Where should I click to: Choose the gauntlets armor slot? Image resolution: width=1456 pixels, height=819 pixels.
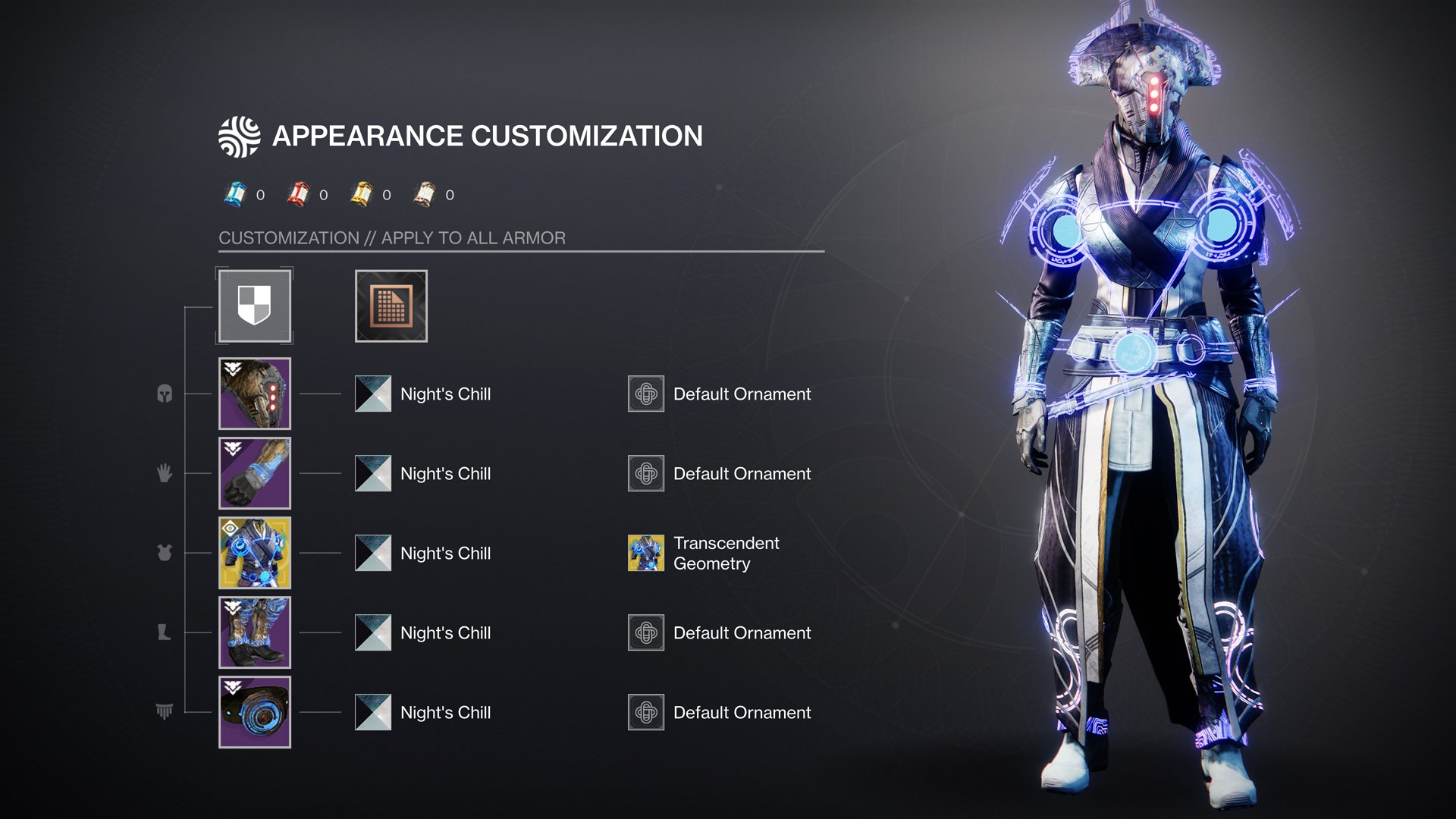coord(254,473)
